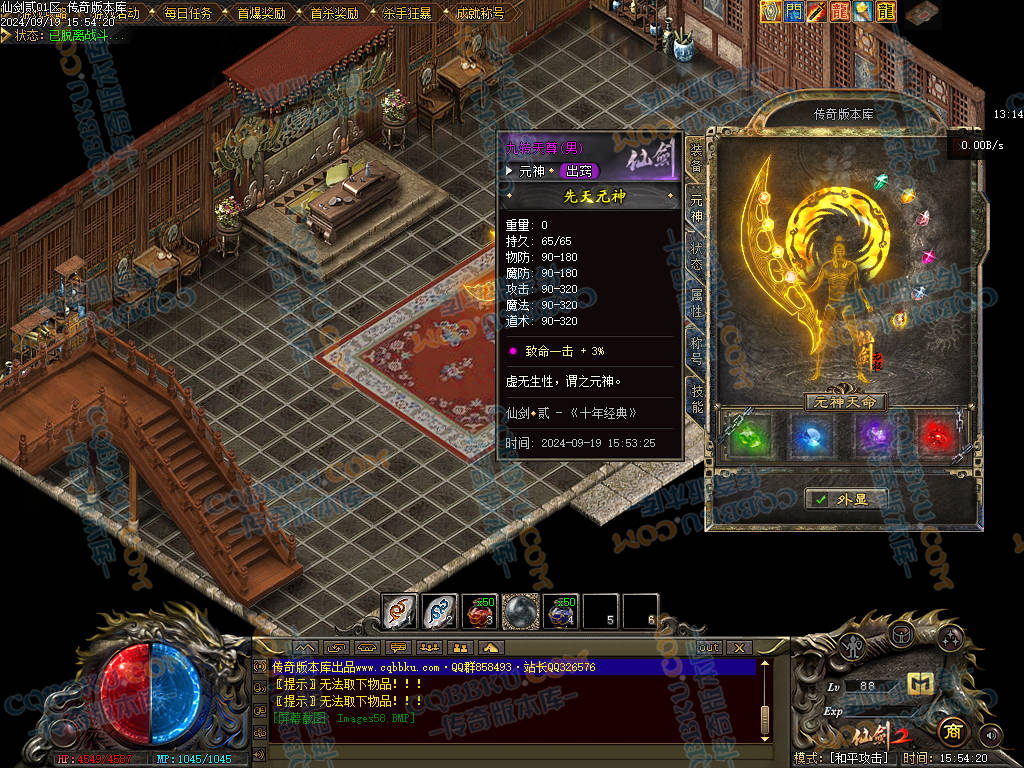Switch to the 技能 skills tab

696,398
